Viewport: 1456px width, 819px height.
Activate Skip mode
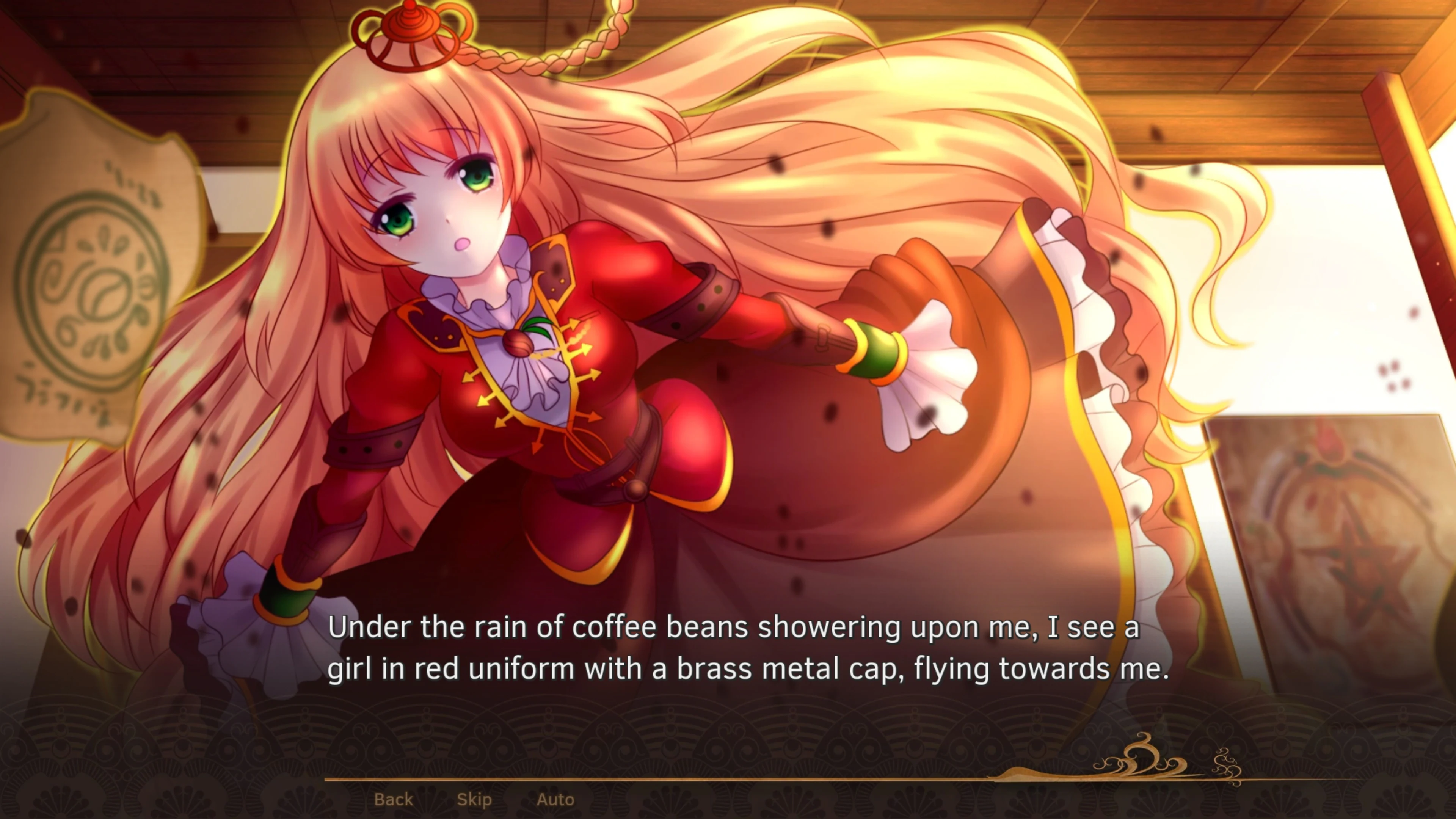[475, 799]
